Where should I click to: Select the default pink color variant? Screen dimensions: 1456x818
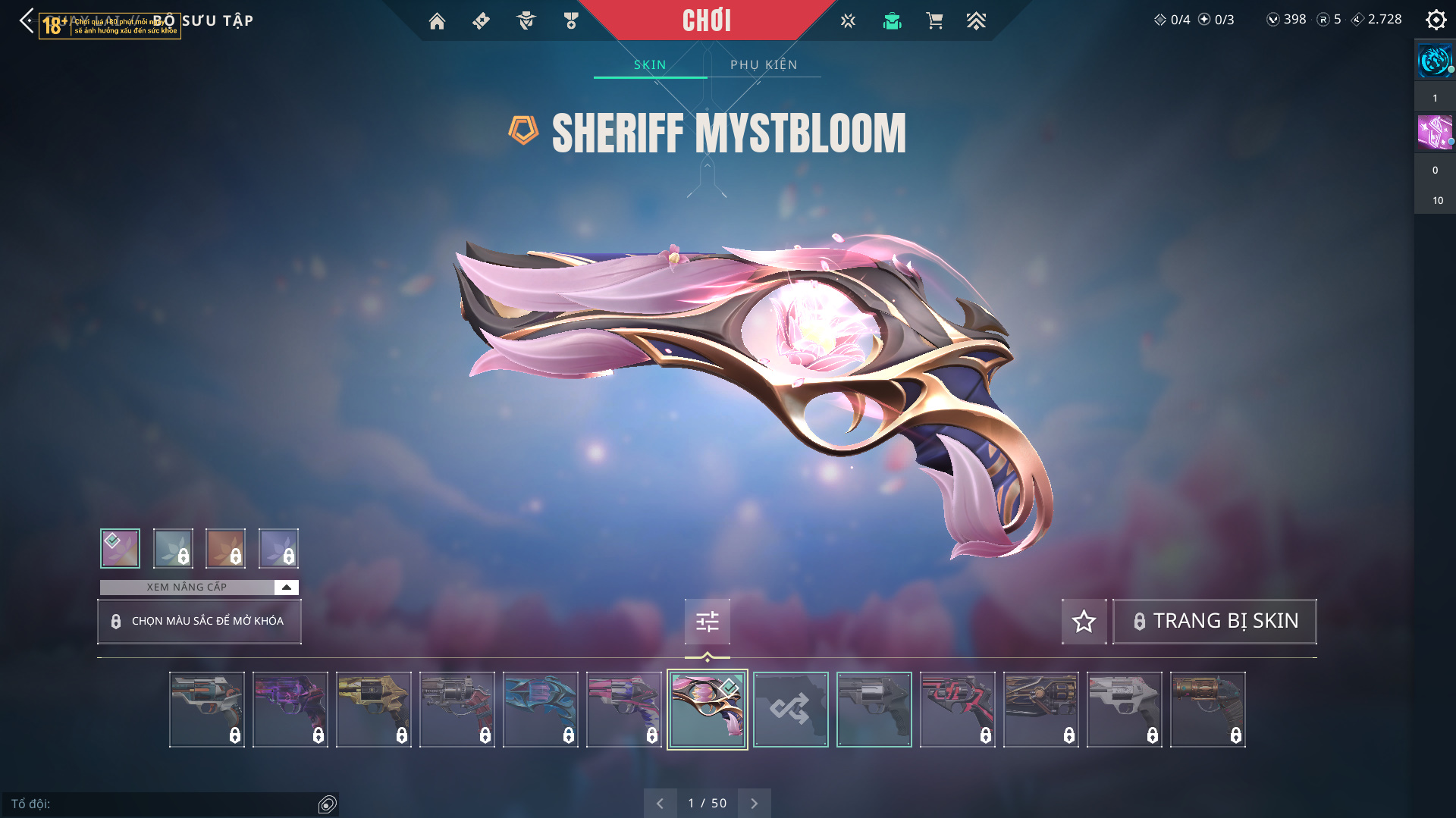pos(120,548)
